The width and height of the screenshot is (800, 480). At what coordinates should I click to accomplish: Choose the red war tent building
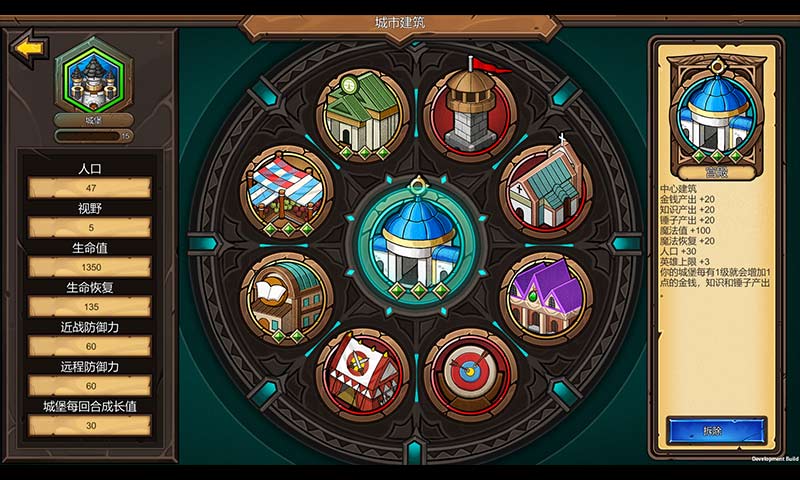pos(362,372)
